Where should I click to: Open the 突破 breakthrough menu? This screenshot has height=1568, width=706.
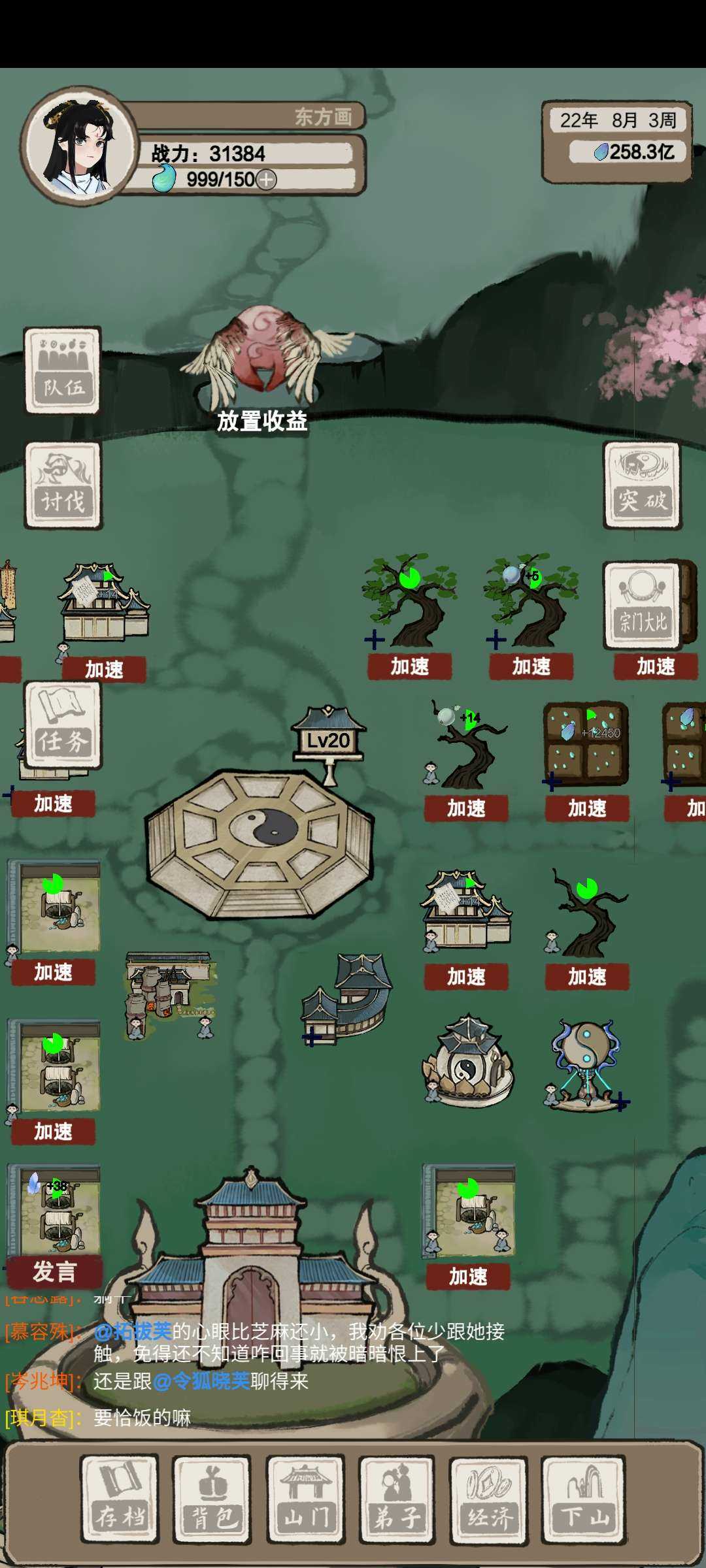642,485
